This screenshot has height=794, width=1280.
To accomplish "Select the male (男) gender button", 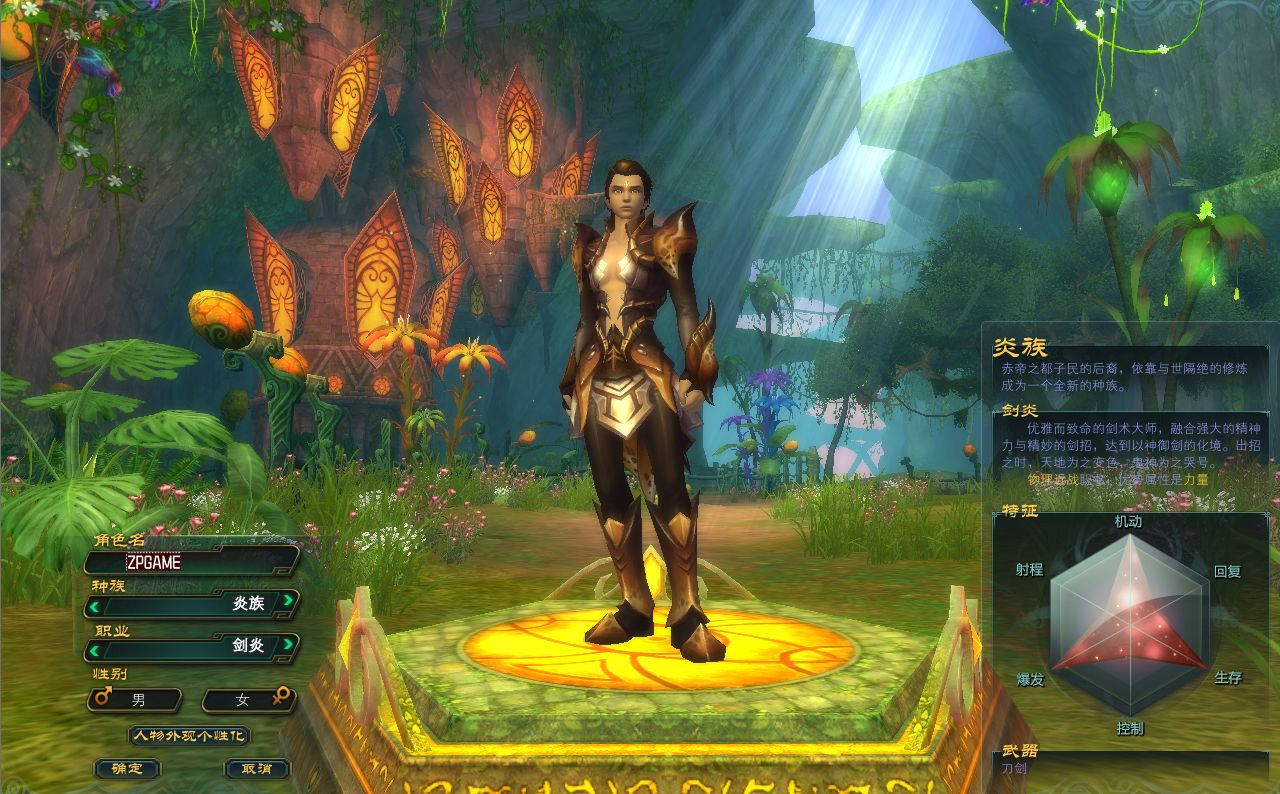I will 136,700.
